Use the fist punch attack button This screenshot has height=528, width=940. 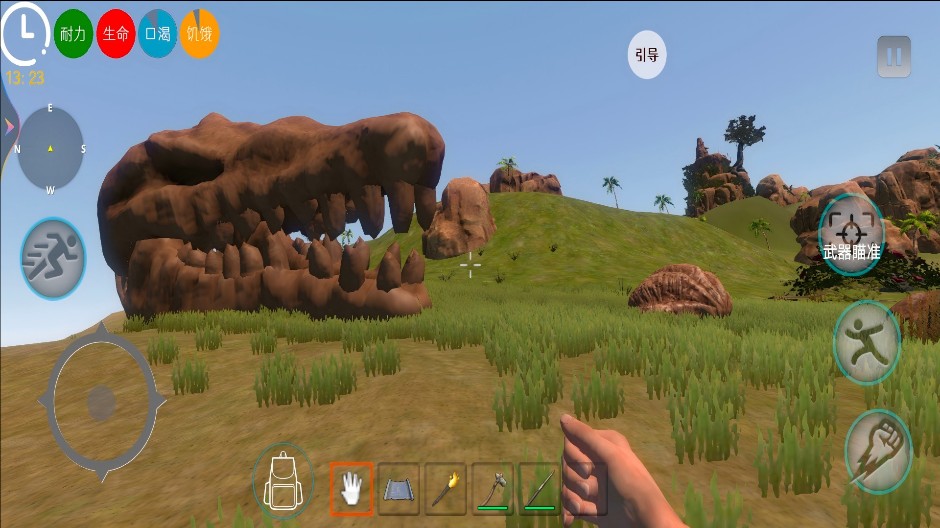877,451
